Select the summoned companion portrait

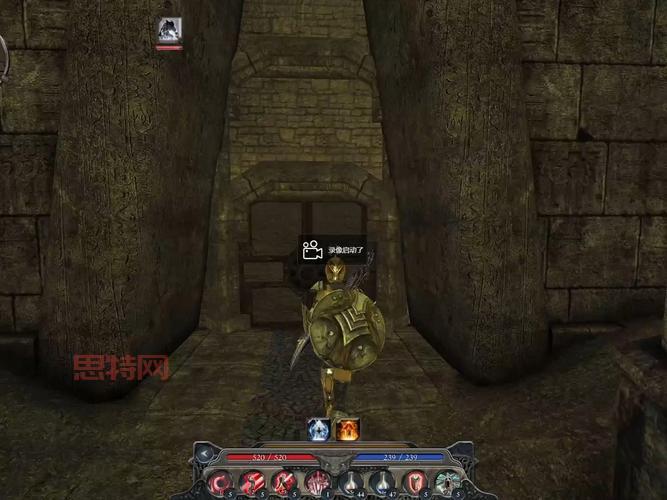tap(169, 30)
